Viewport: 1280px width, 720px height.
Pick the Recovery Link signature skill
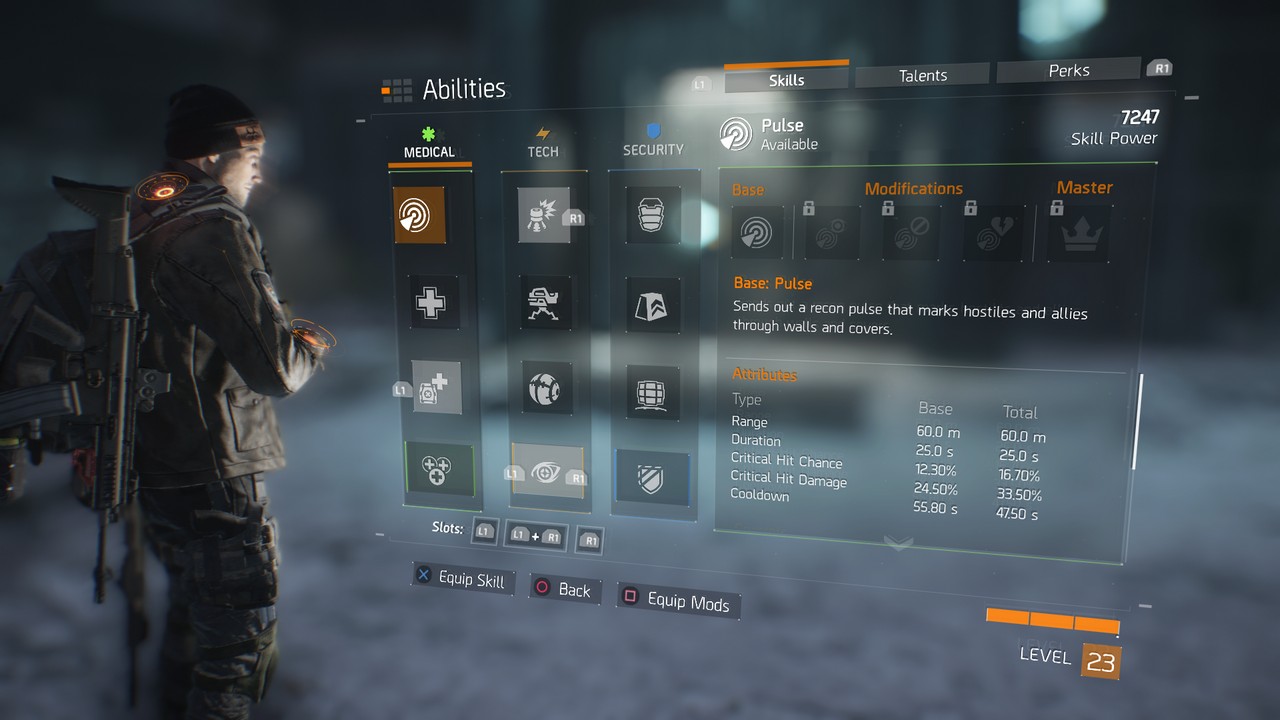pos(440,468)
